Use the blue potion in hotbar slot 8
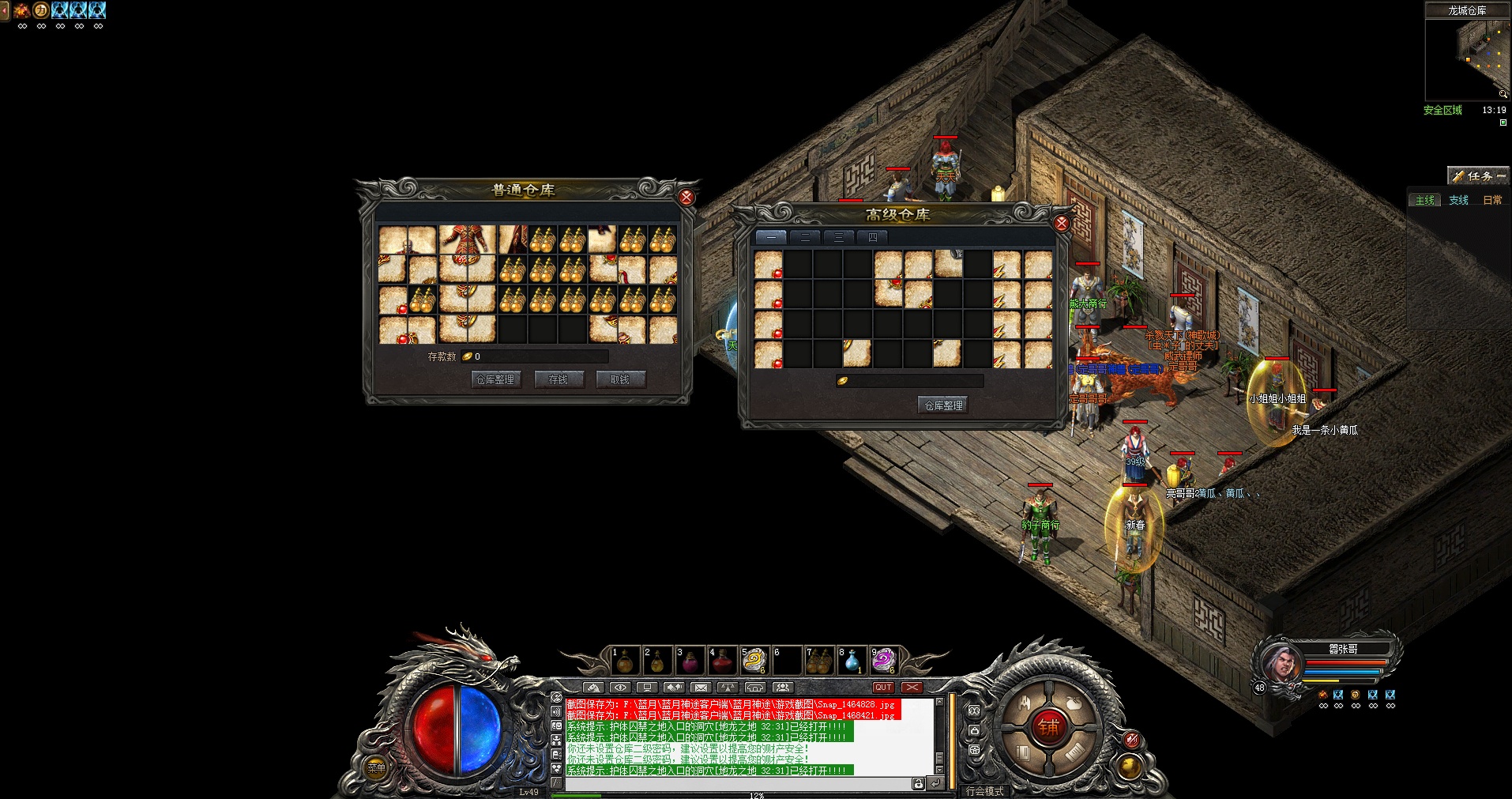The image size is (1512, 799). coord(852,661)
